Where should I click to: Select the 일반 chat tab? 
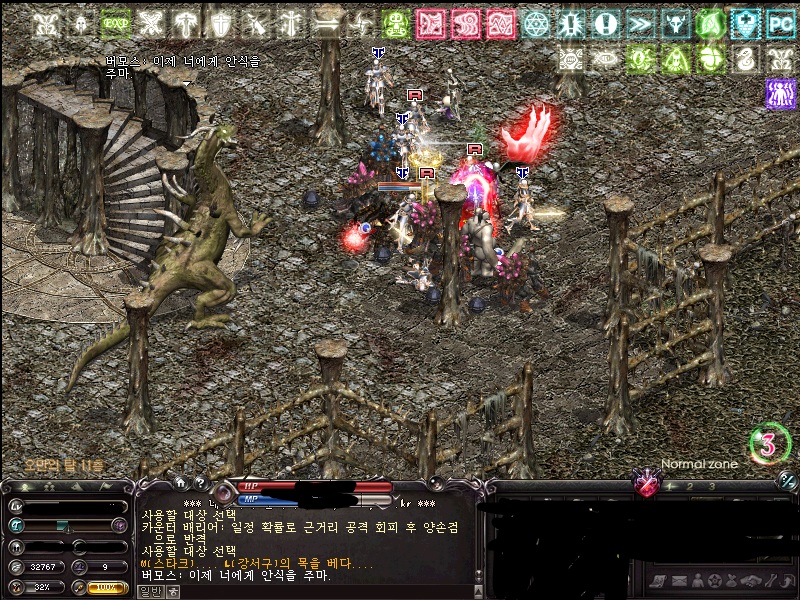coord(147,591)
